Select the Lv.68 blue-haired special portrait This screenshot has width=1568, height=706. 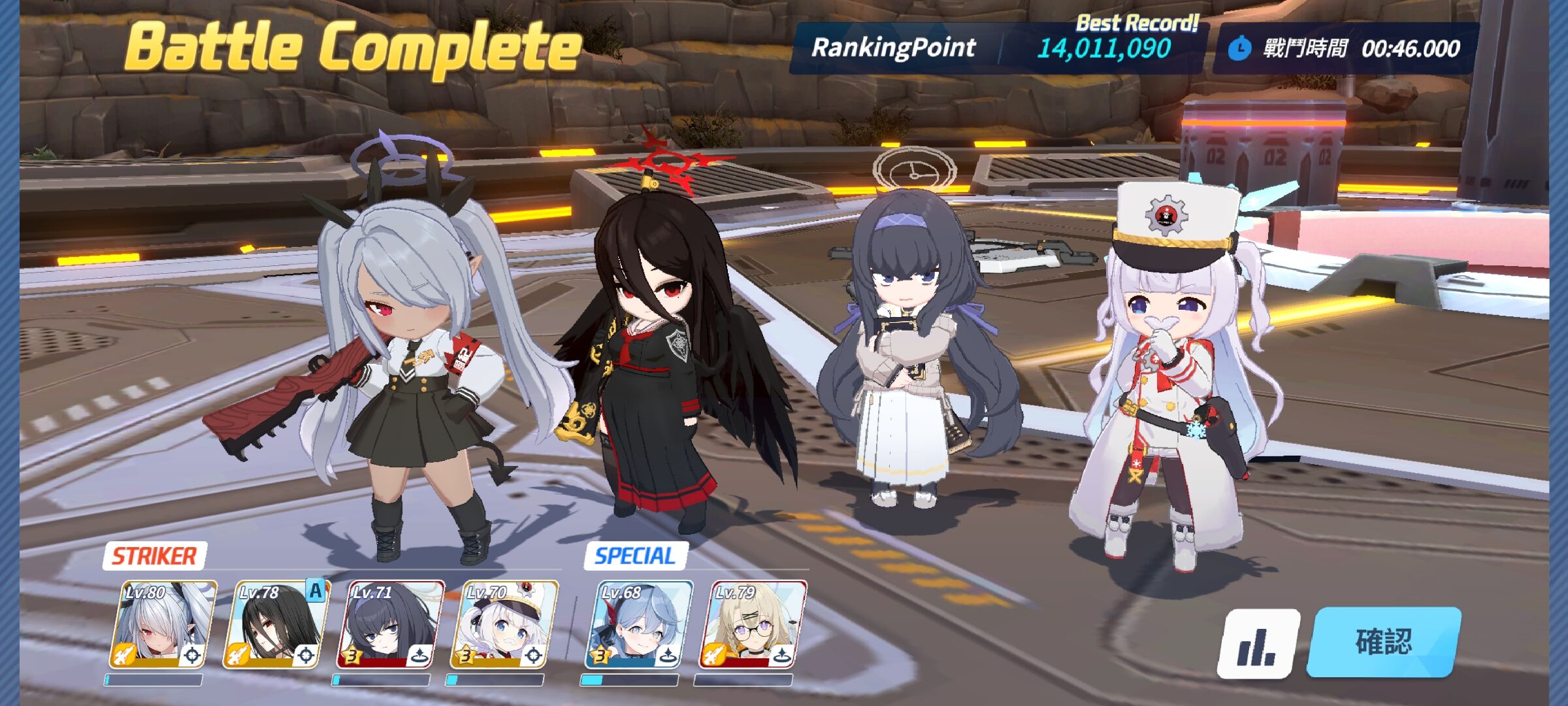tap(638, 625)
